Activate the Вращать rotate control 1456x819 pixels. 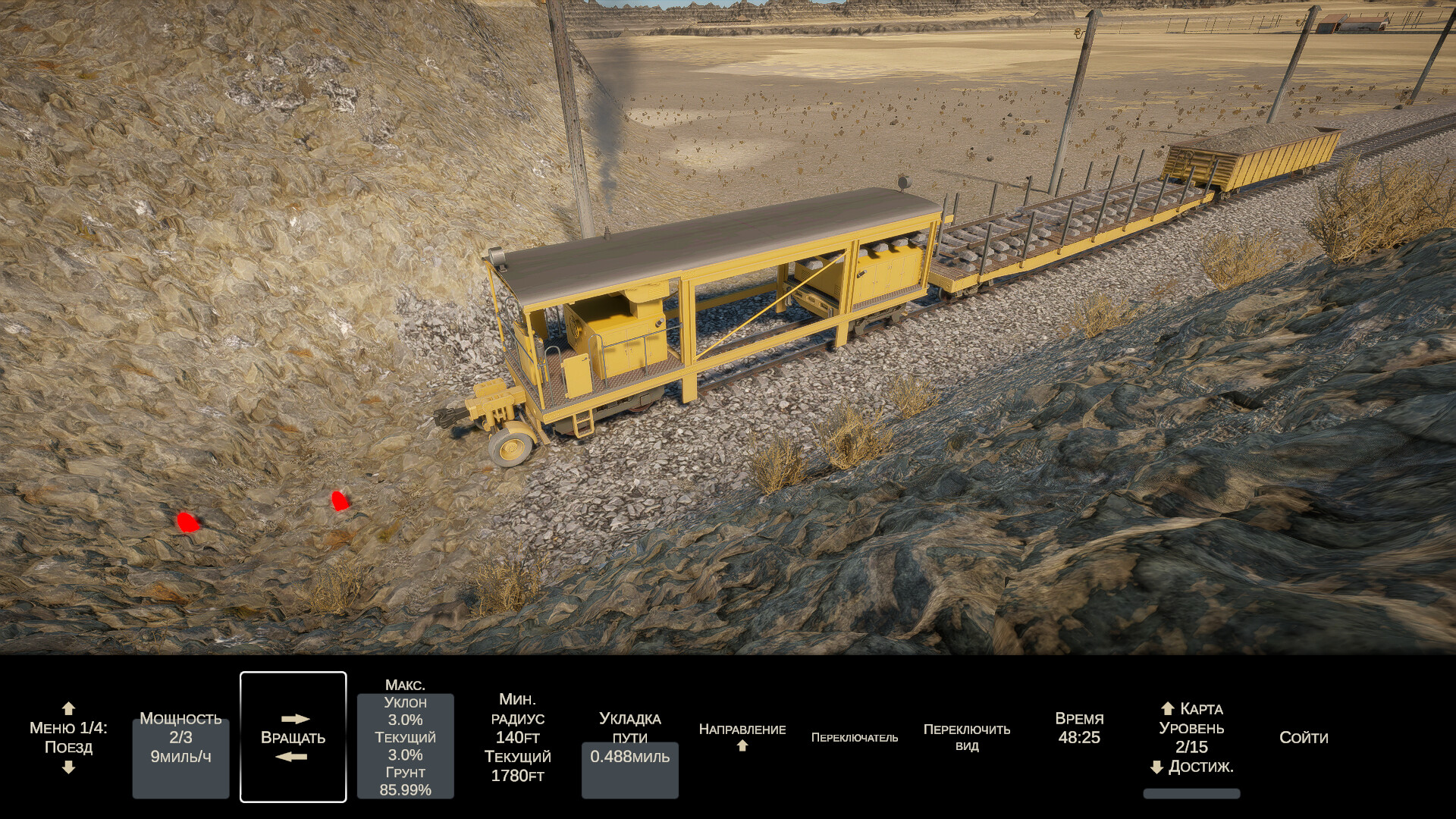[x=293, y=737]
